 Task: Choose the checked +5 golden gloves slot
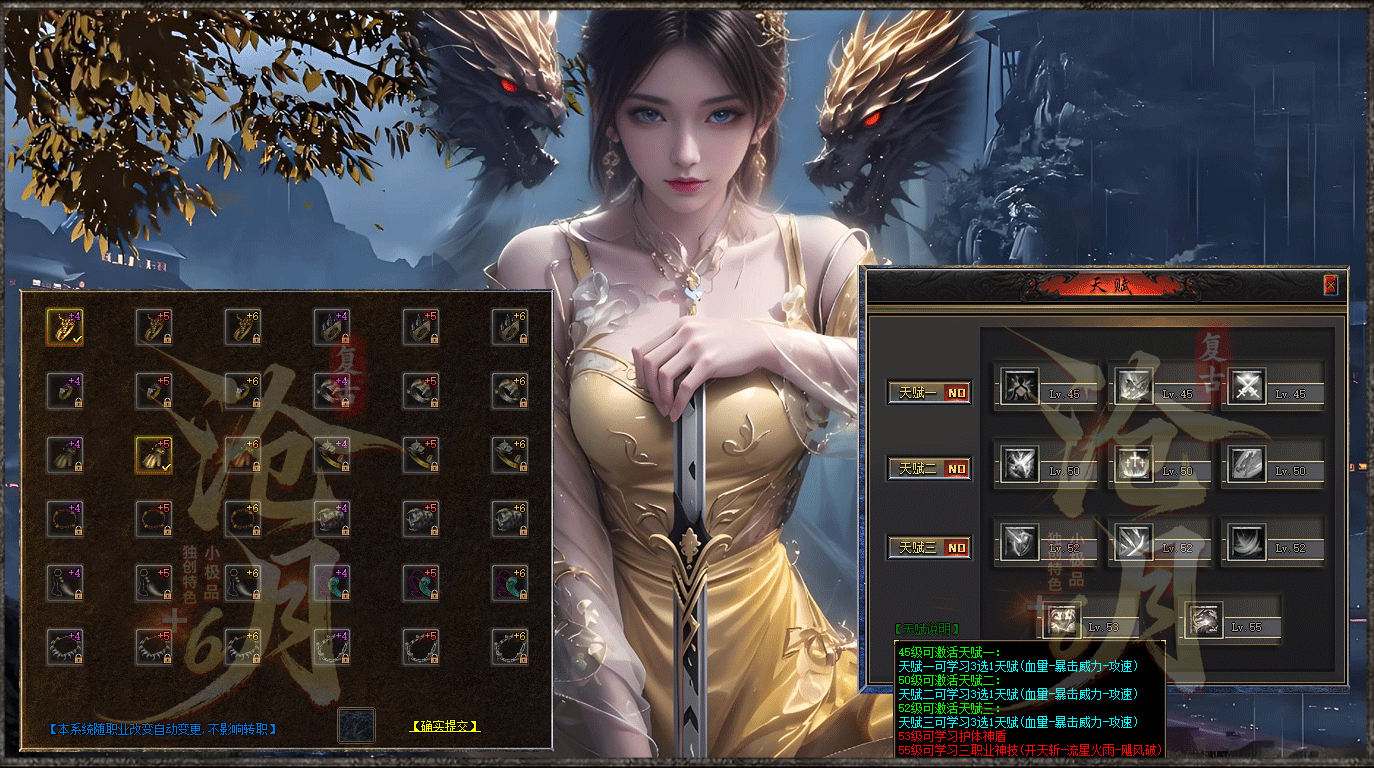pyautogui.click(x=153, y=455)
